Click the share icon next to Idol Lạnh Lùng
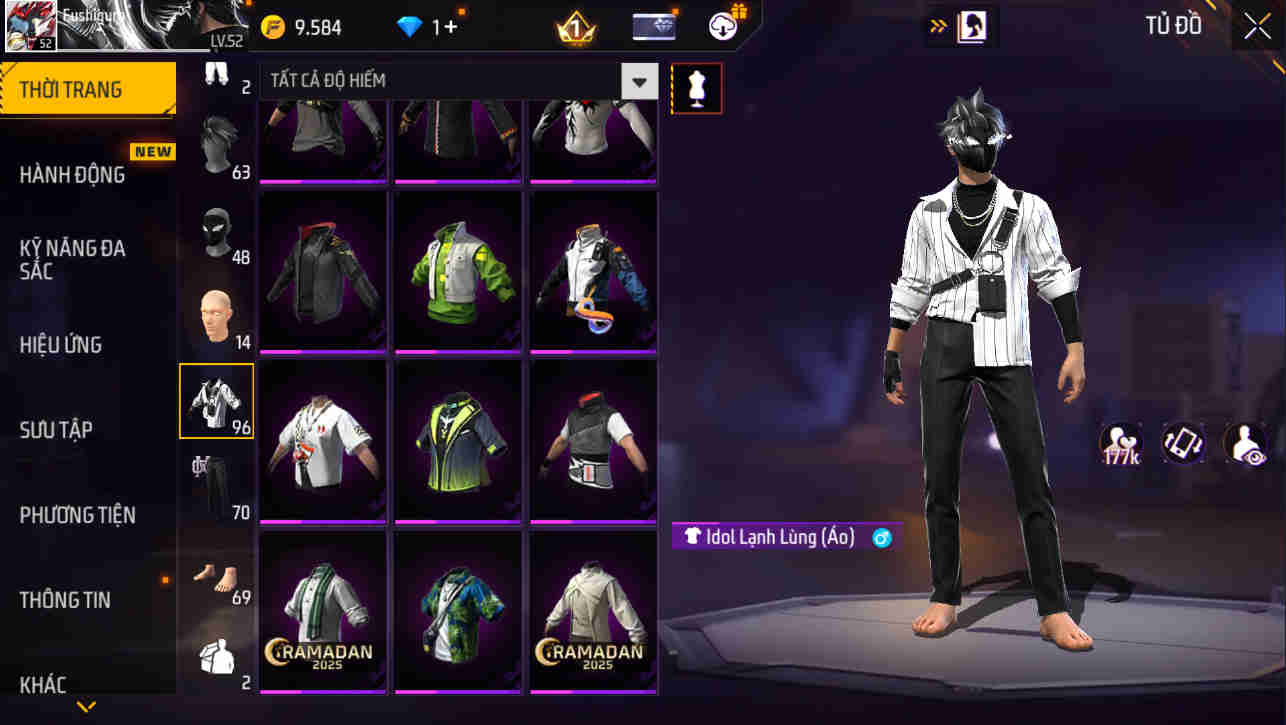Image resolution: width=1286 pixels, height=725 pixels. coord(878,537)
